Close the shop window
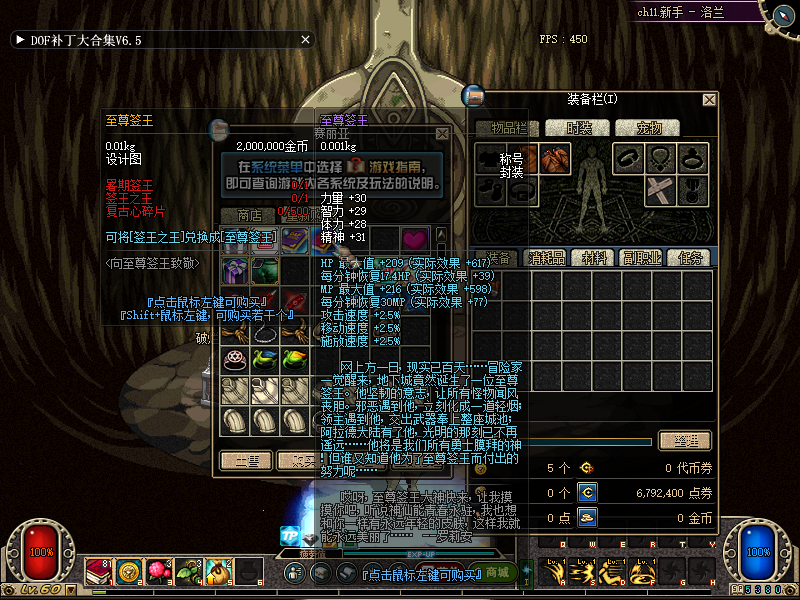 pos(442,133)
